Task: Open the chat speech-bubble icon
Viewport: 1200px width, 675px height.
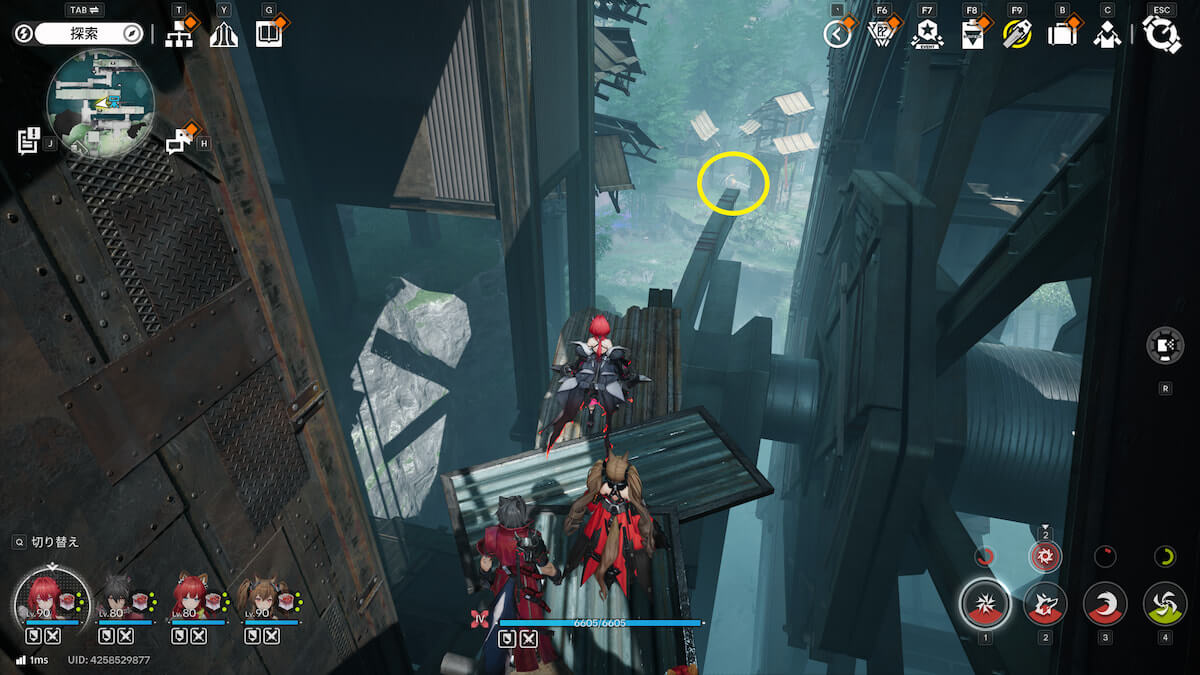Action: pos(180,141)
